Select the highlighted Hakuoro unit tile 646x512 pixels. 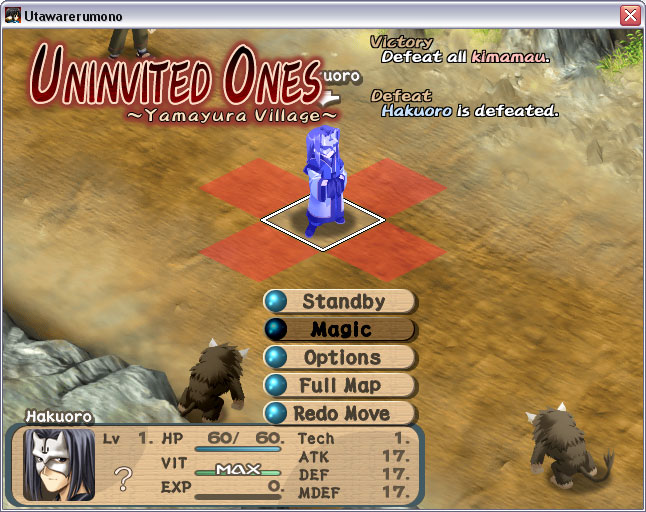324,217
